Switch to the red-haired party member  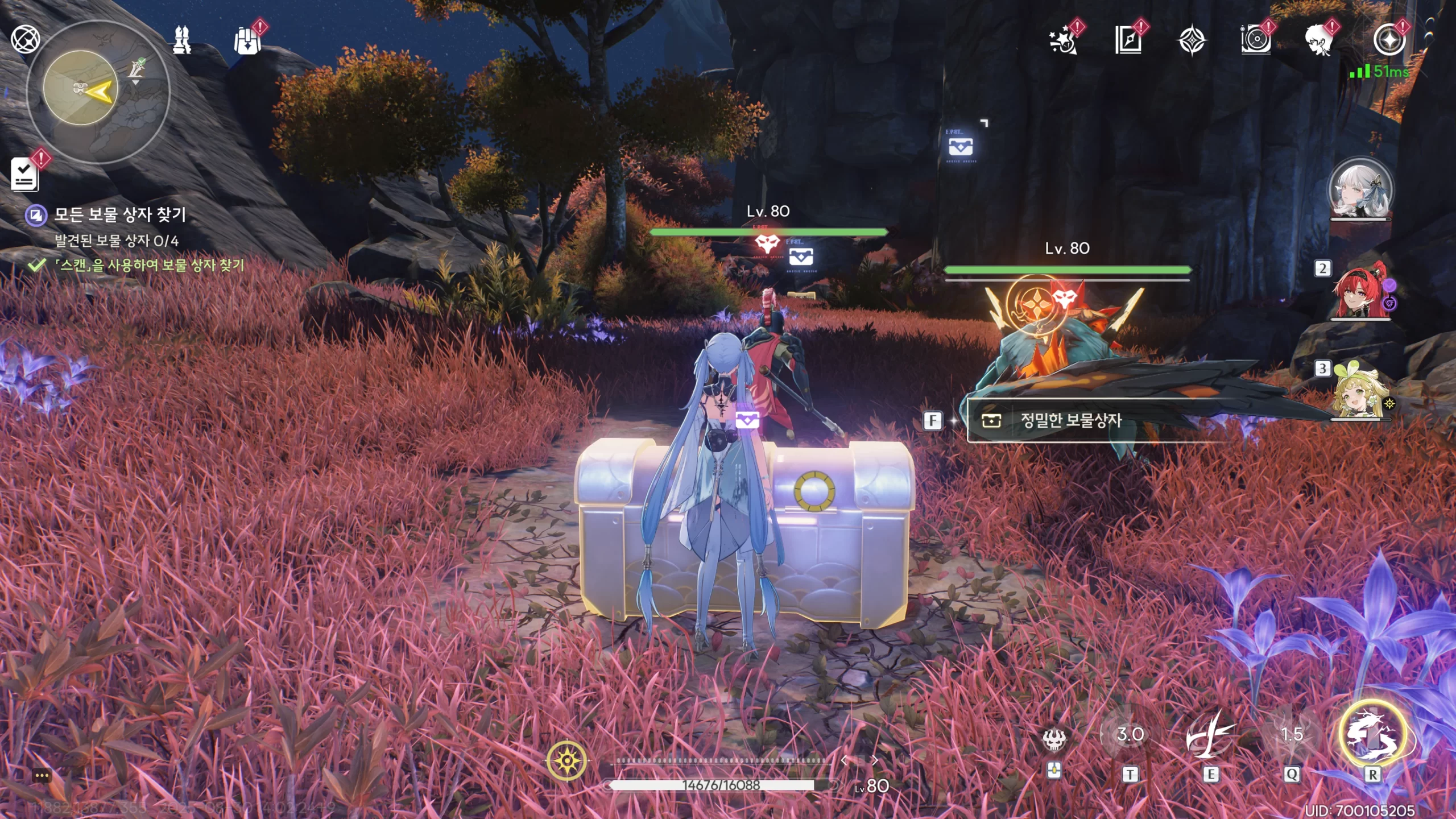(x=1362, y=291)
